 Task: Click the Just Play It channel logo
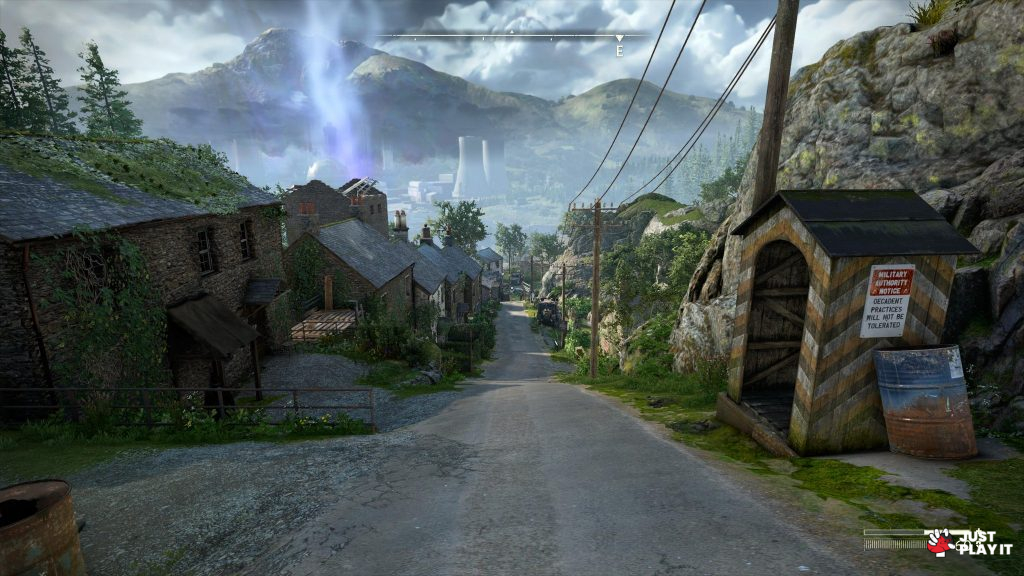pyautogui.click(x=968, y=542)
